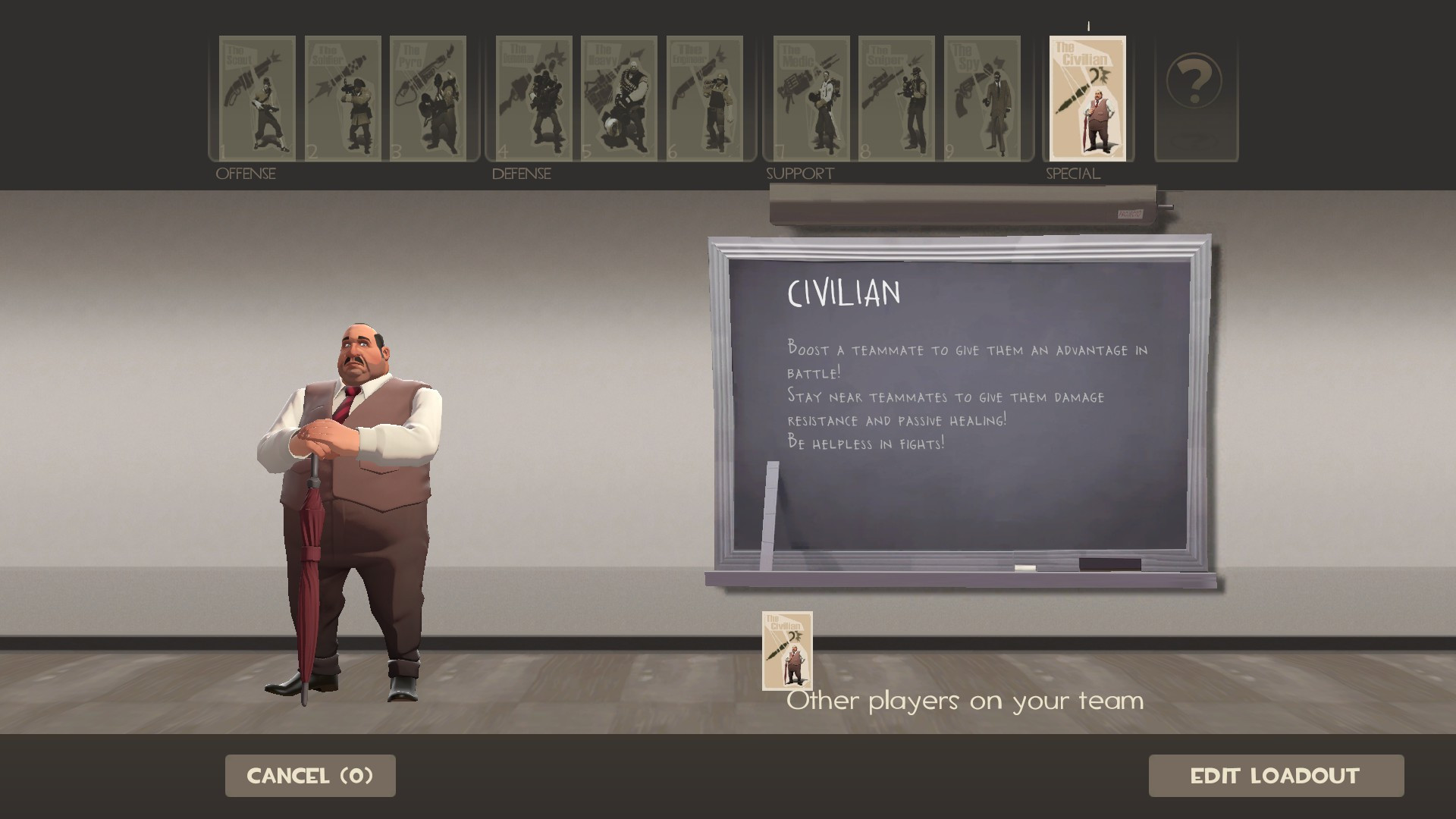Select the Pyro class card

pos(429,99)
